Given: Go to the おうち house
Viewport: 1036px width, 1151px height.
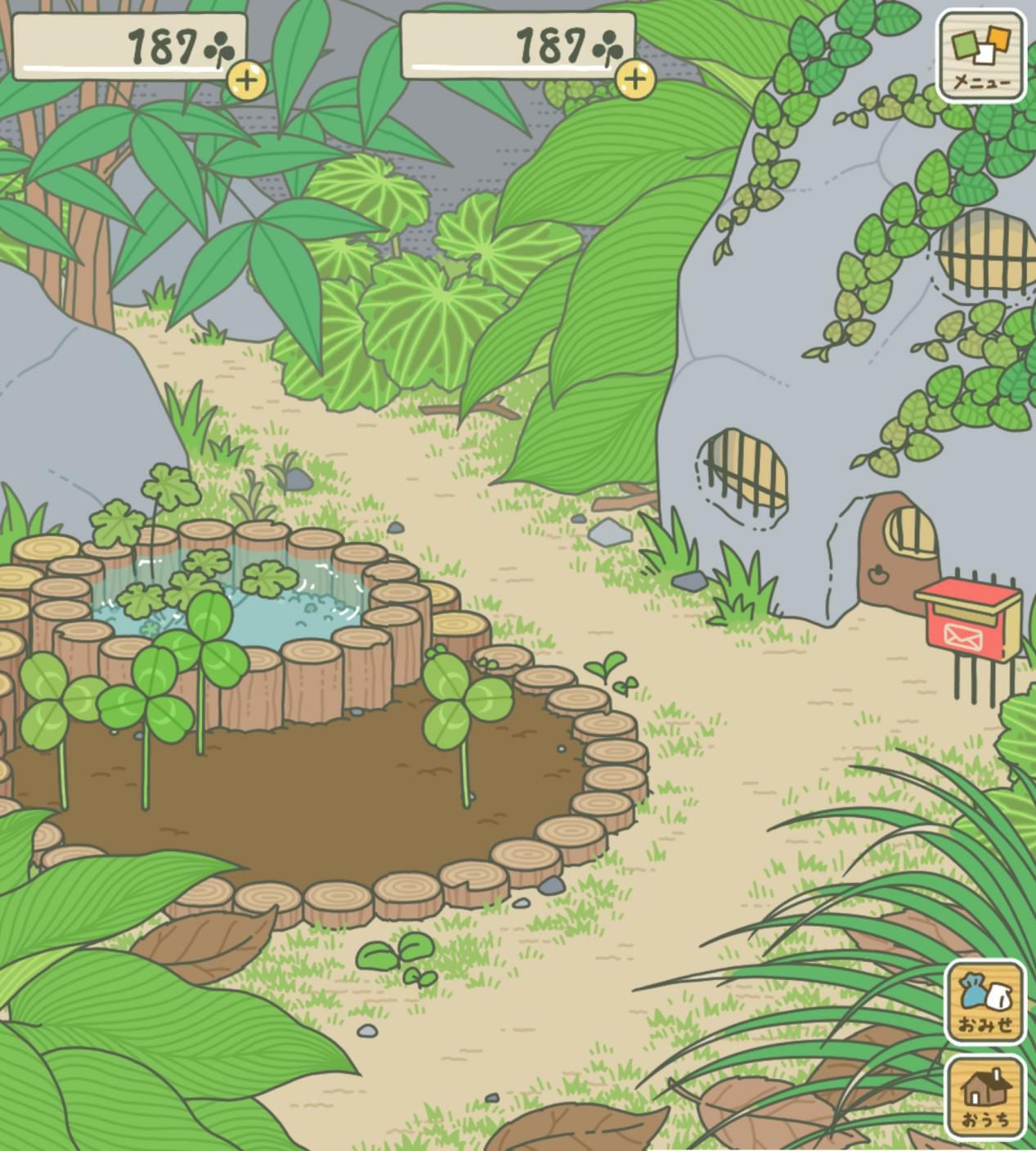Looking at the screenshot, I should click(985, 1097).
